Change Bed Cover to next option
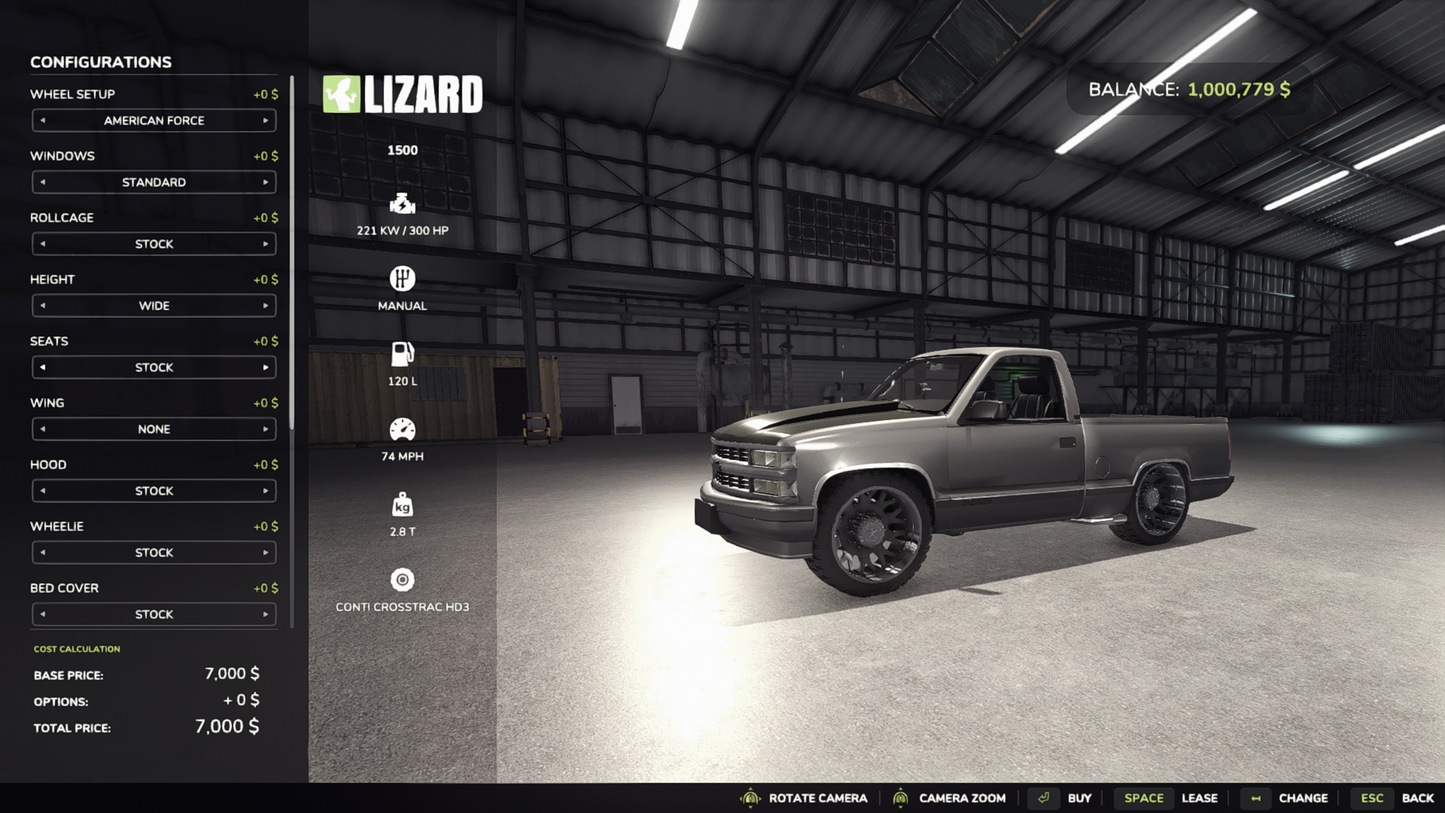The image size is (1445, 813). 265,615
